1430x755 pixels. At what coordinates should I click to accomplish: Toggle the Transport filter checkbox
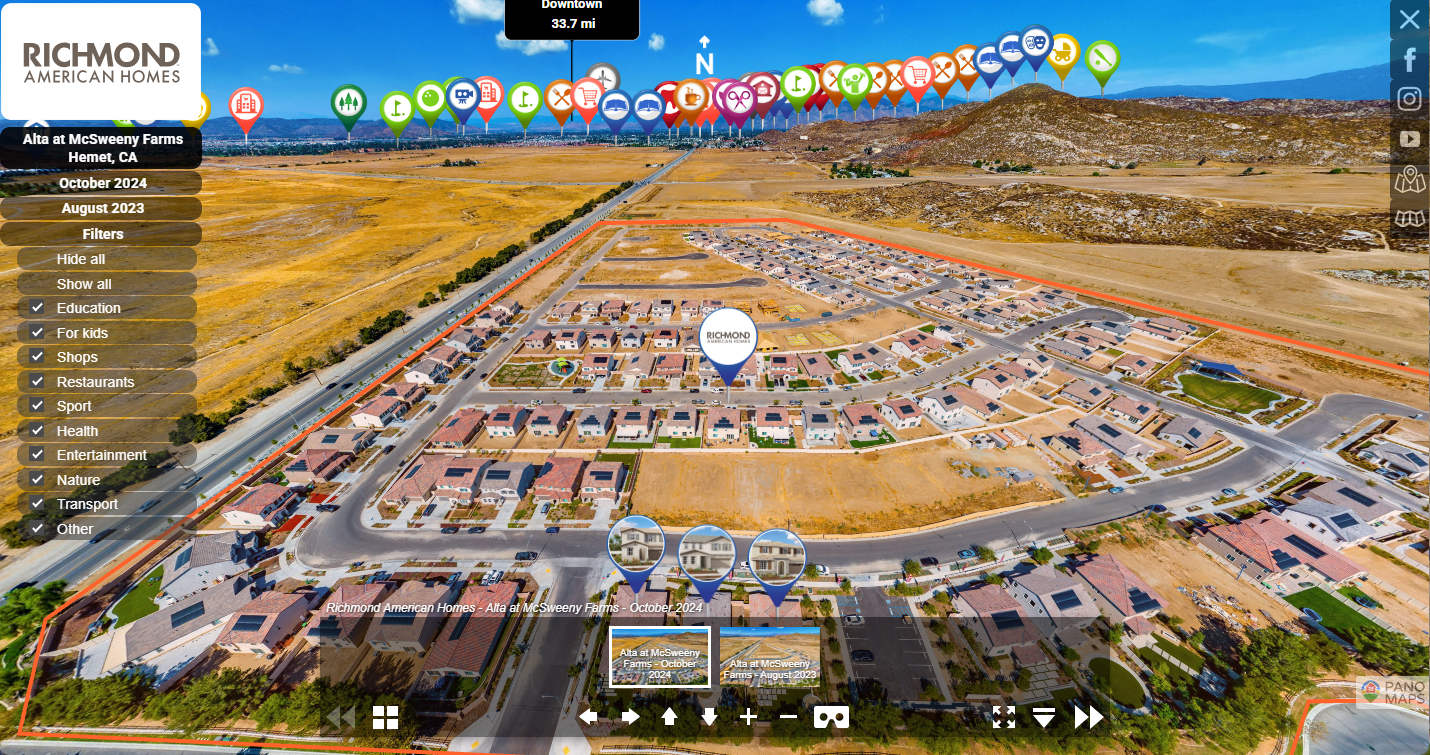click(37, 504)
